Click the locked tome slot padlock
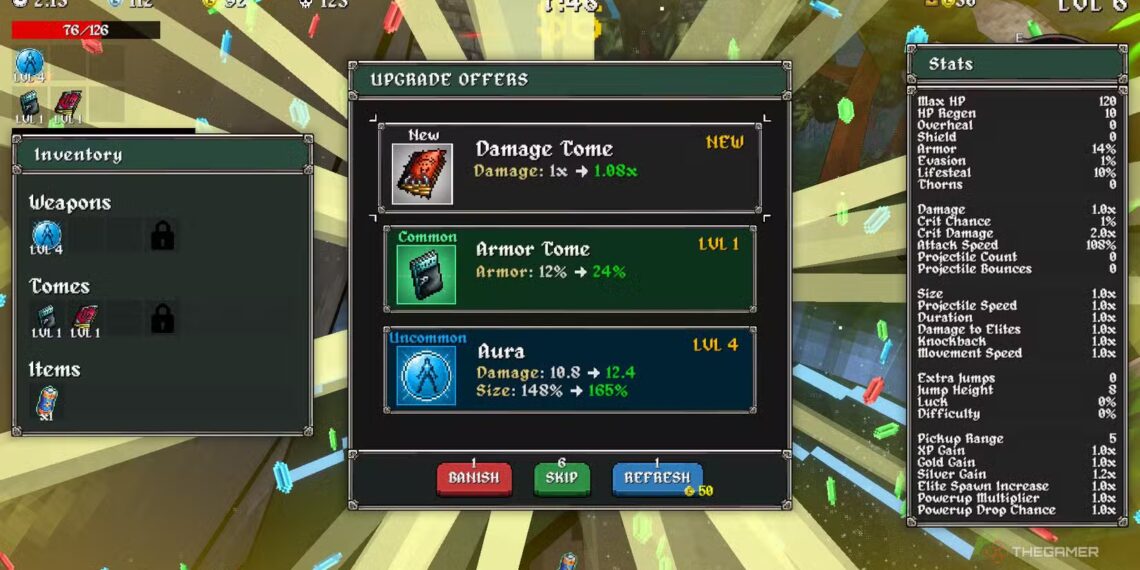 [162, 319]
